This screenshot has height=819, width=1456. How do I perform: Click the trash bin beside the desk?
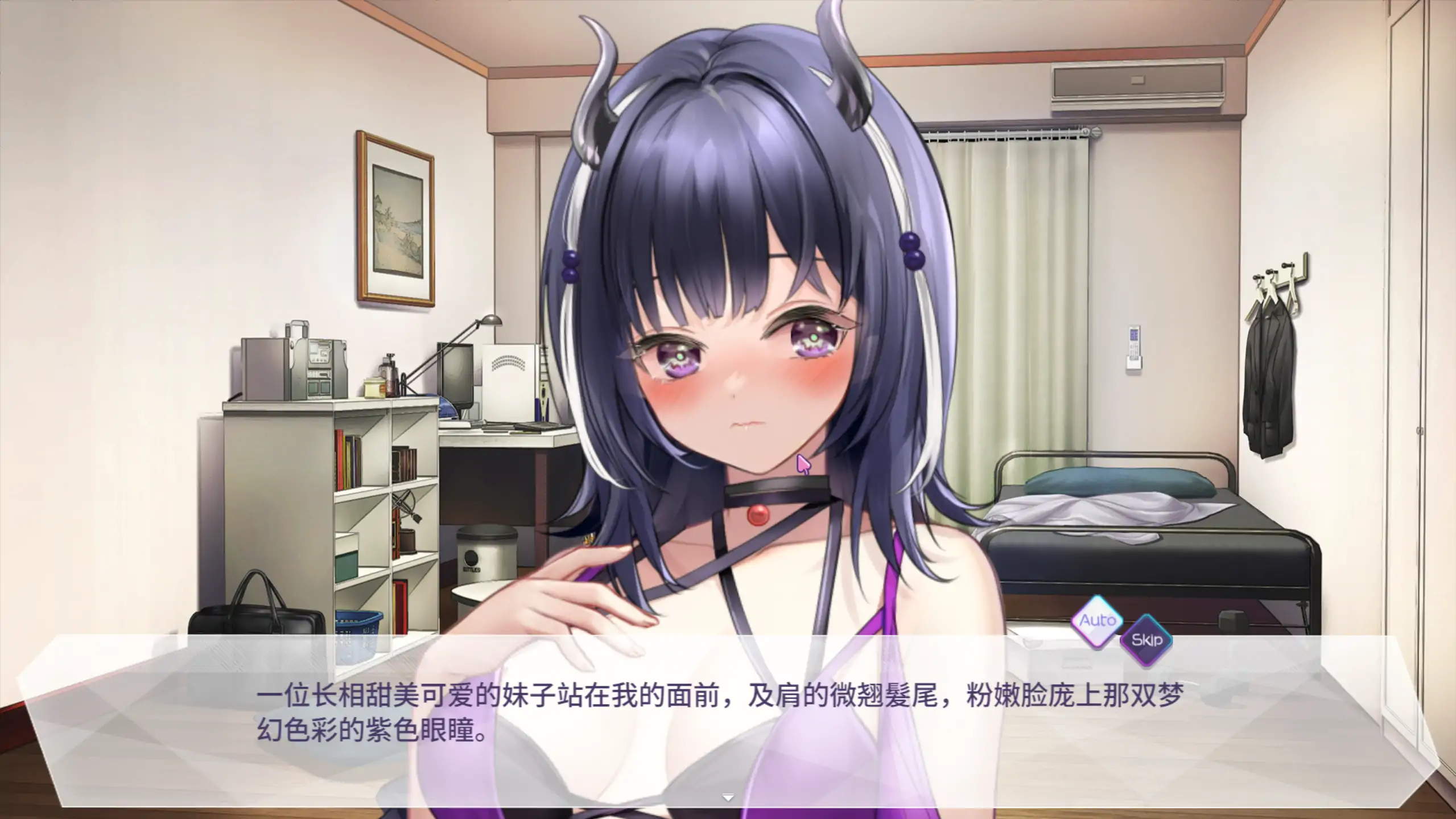[x=486, y=552]
